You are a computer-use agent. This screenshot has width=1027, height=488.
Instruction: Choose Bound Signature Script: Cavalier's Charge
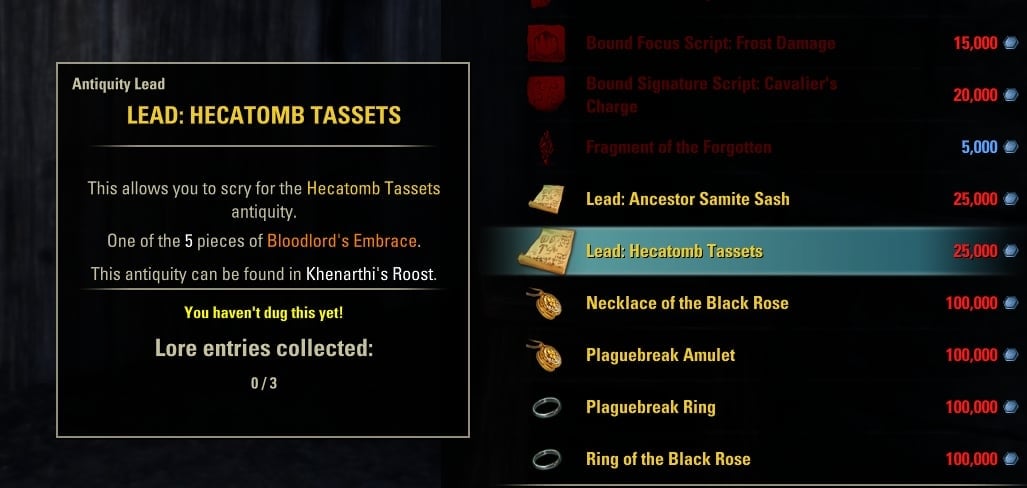(710, 95)
